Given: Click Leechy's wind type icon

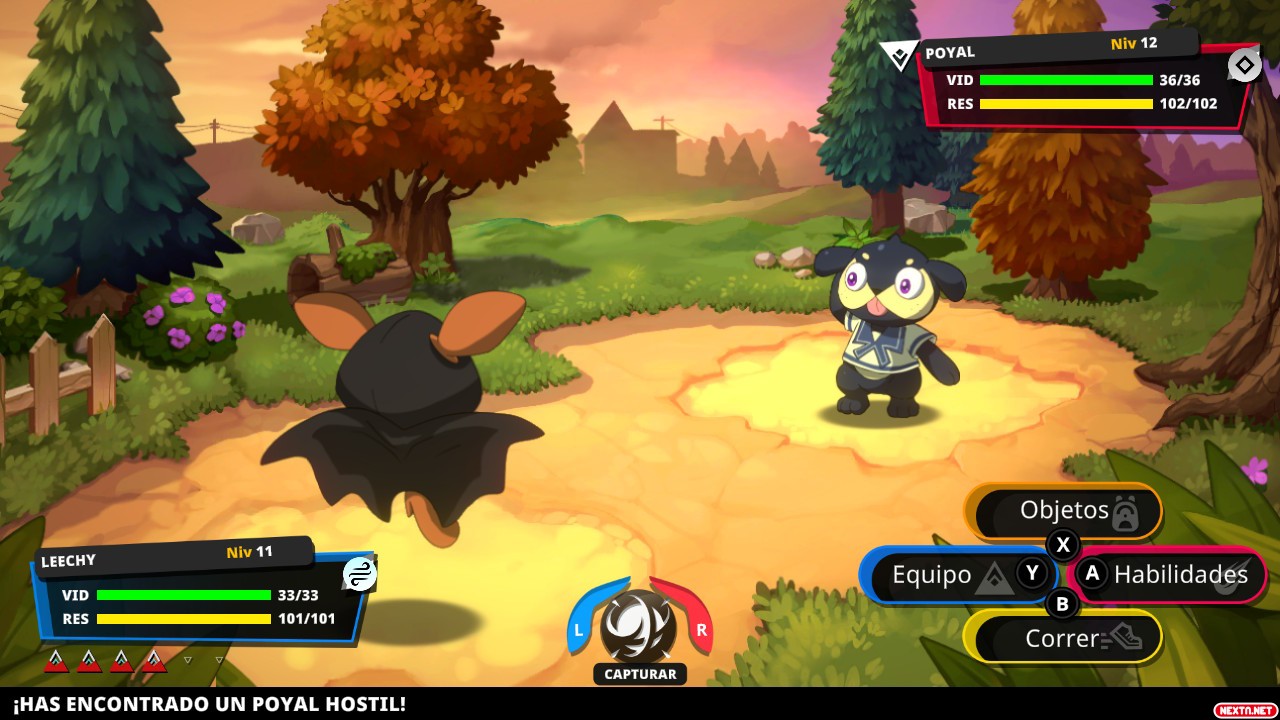Looking at the screenshot, I should click(x=360, y=574).
